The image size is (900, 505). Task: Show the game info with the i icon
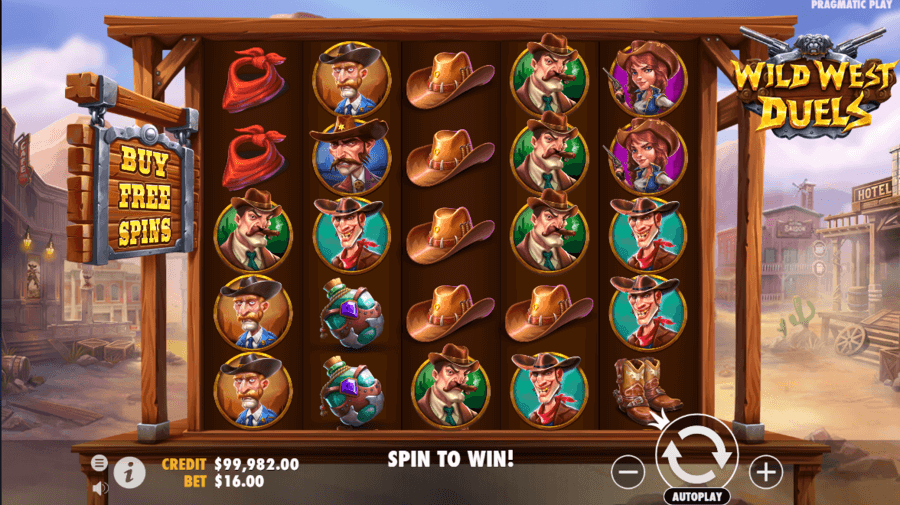pyautogui.click(x=129, y=472)
